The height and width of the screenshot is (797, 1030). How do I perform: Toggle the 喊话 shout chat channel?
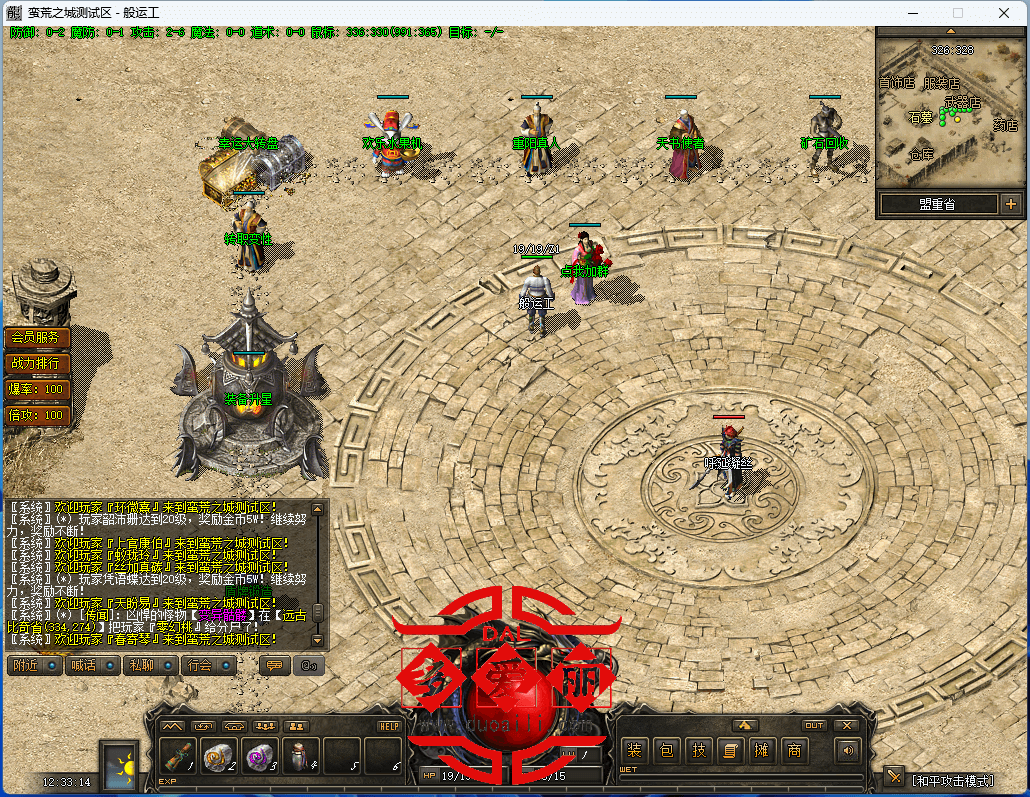(91, 665)
